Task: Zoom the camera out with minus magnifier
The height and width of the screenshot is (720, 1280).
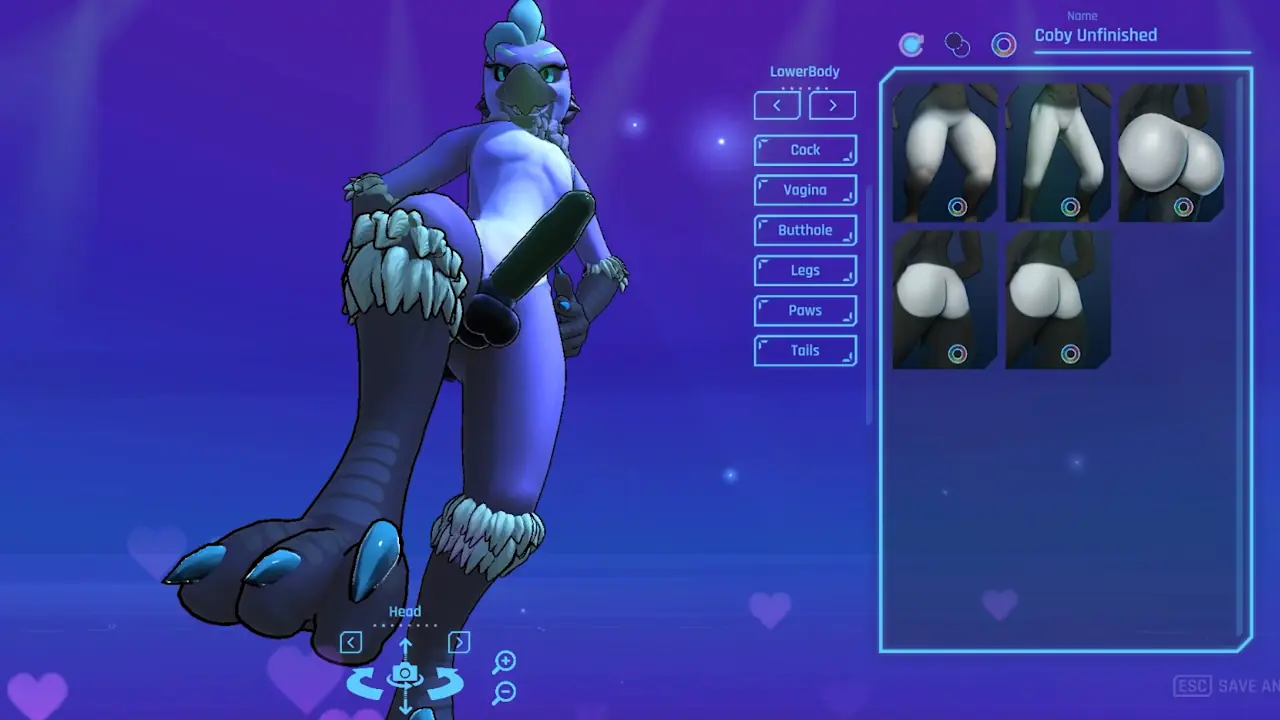Action: point(505,691)
